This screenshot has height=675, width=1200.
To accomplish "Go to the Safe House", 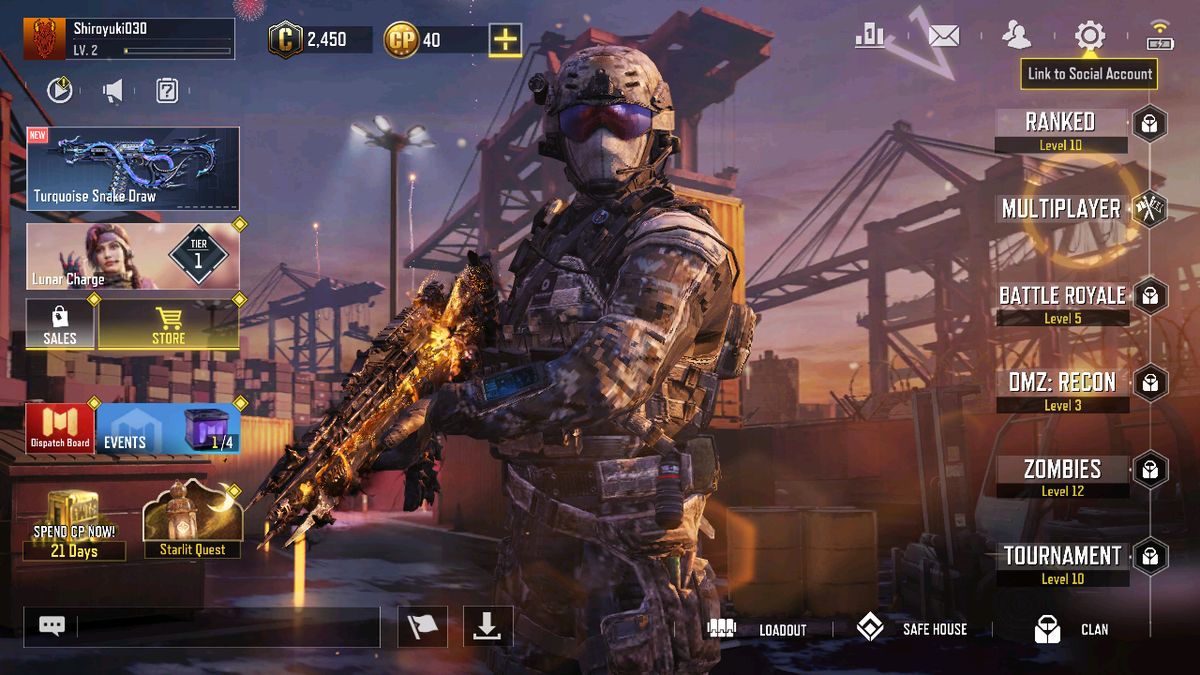I will [x=911, y=629].
